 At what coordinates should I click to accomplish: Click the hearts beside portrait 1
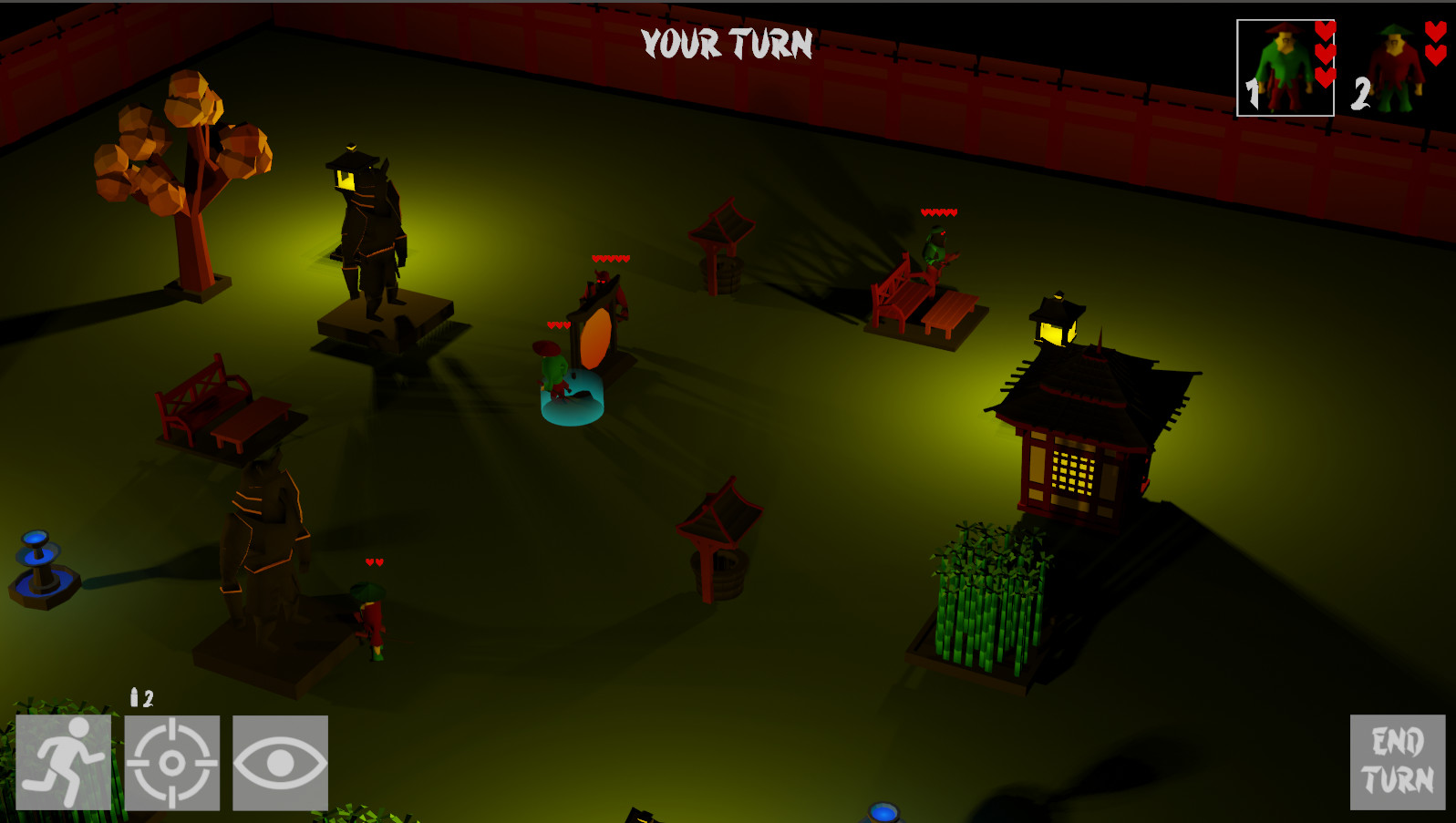click(1324, 57)
